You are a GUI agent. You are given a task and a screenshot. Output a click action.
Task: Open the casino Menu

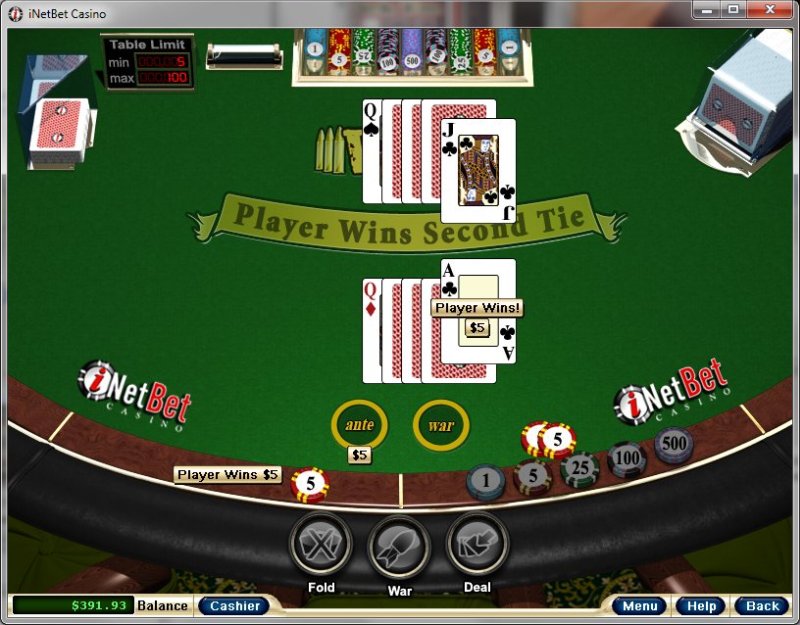(639, 606)
